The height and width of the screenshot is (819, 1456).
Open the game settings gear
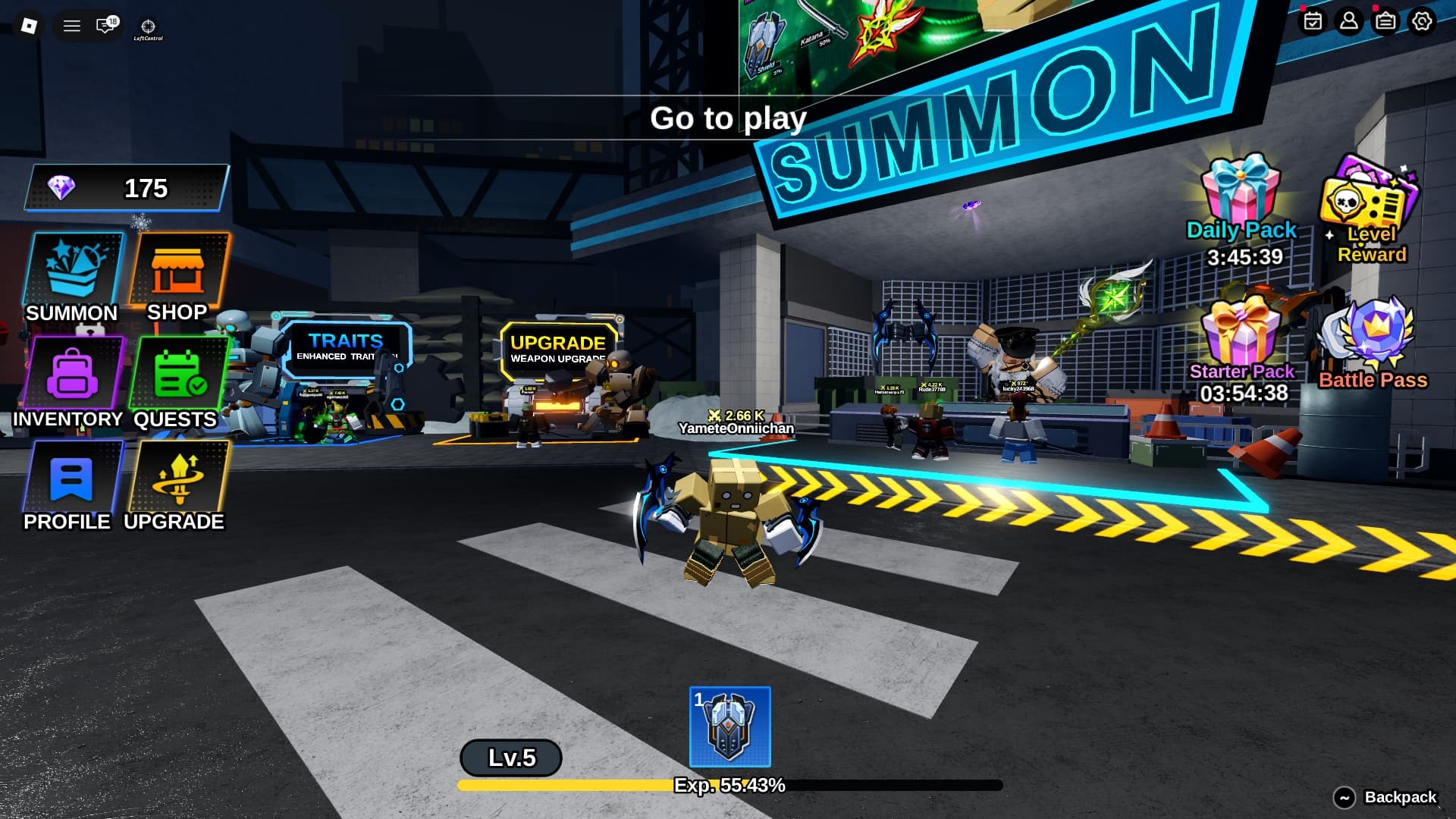[1423, 23]
